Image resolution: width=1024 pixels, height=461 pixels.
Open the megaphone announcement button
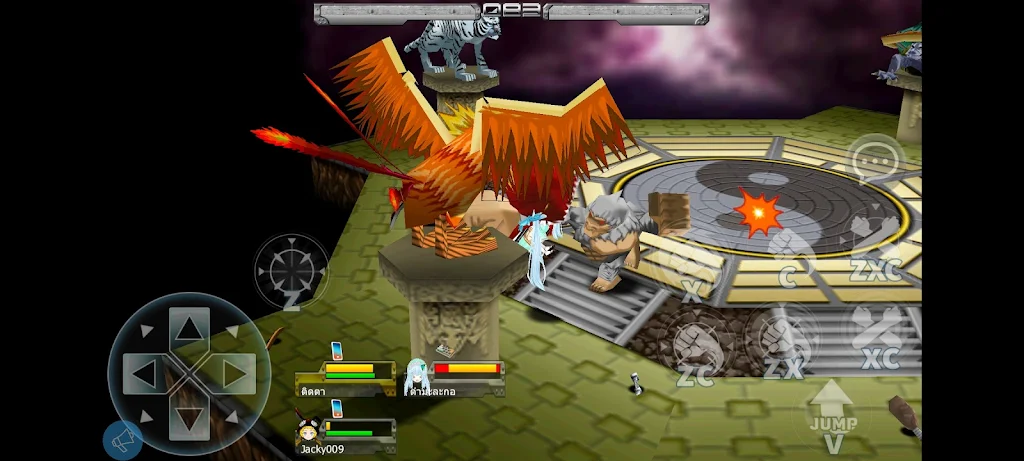tap(122, 440)
